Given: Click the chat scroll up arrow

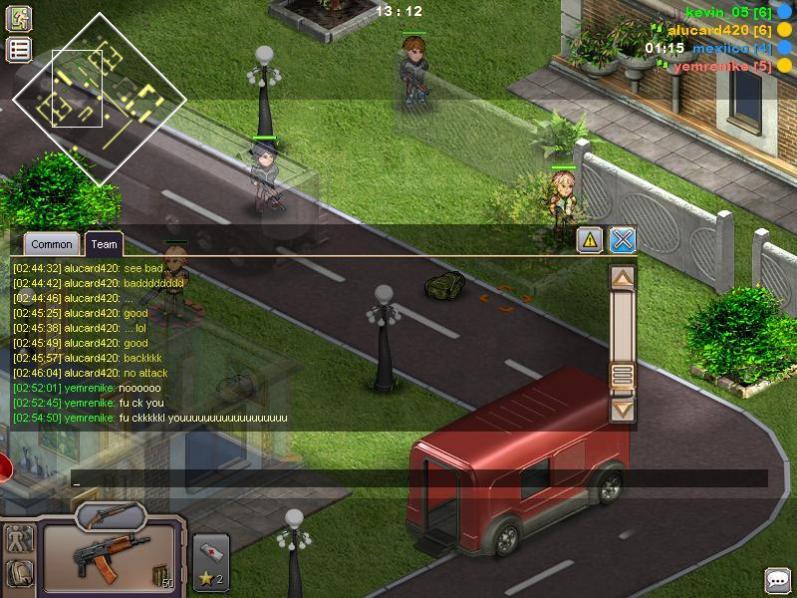Looking at the screenshot, I should point(622,277).
